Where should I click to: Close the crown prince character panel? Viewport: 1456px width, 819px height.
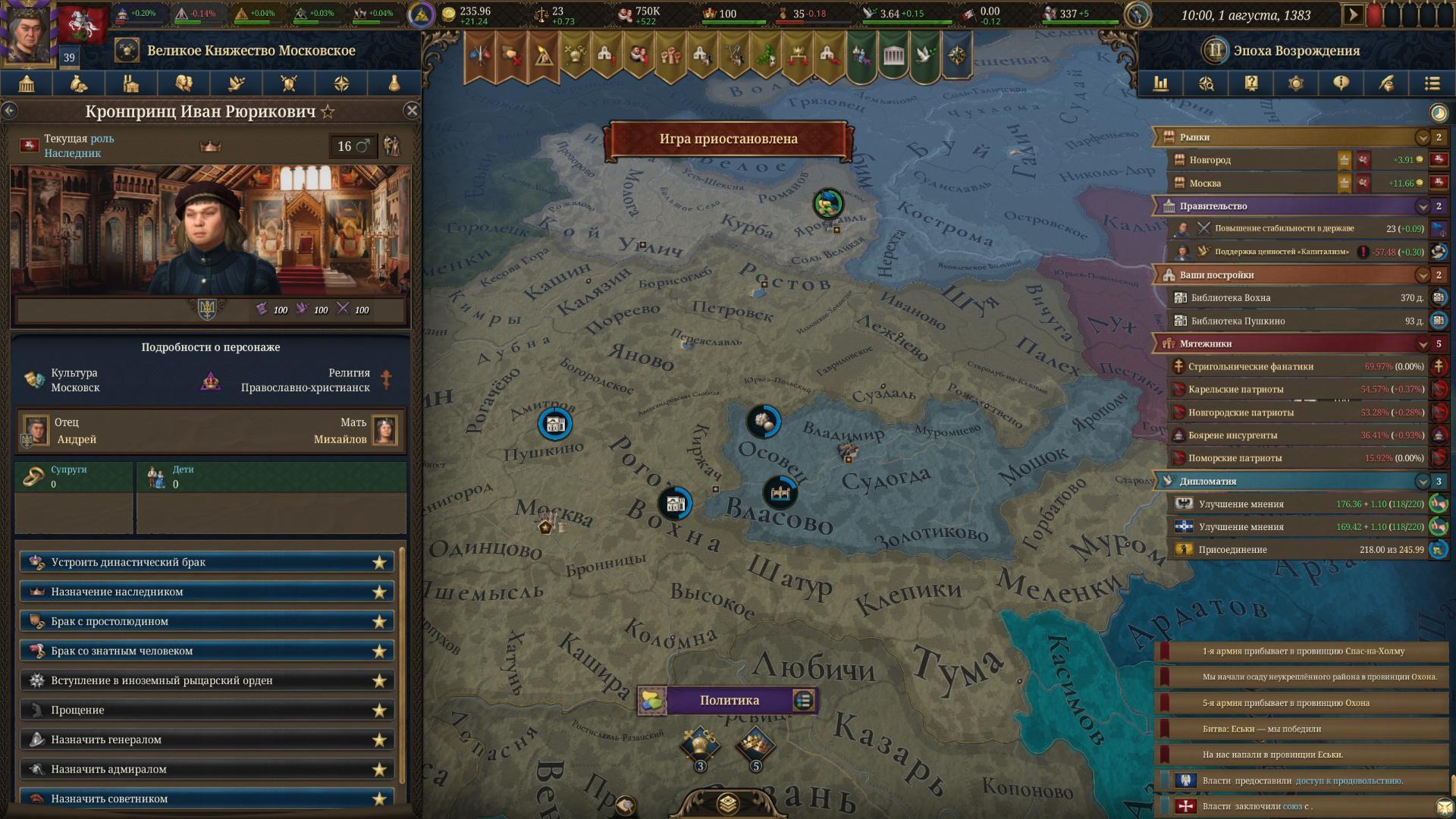pos(412,111)
